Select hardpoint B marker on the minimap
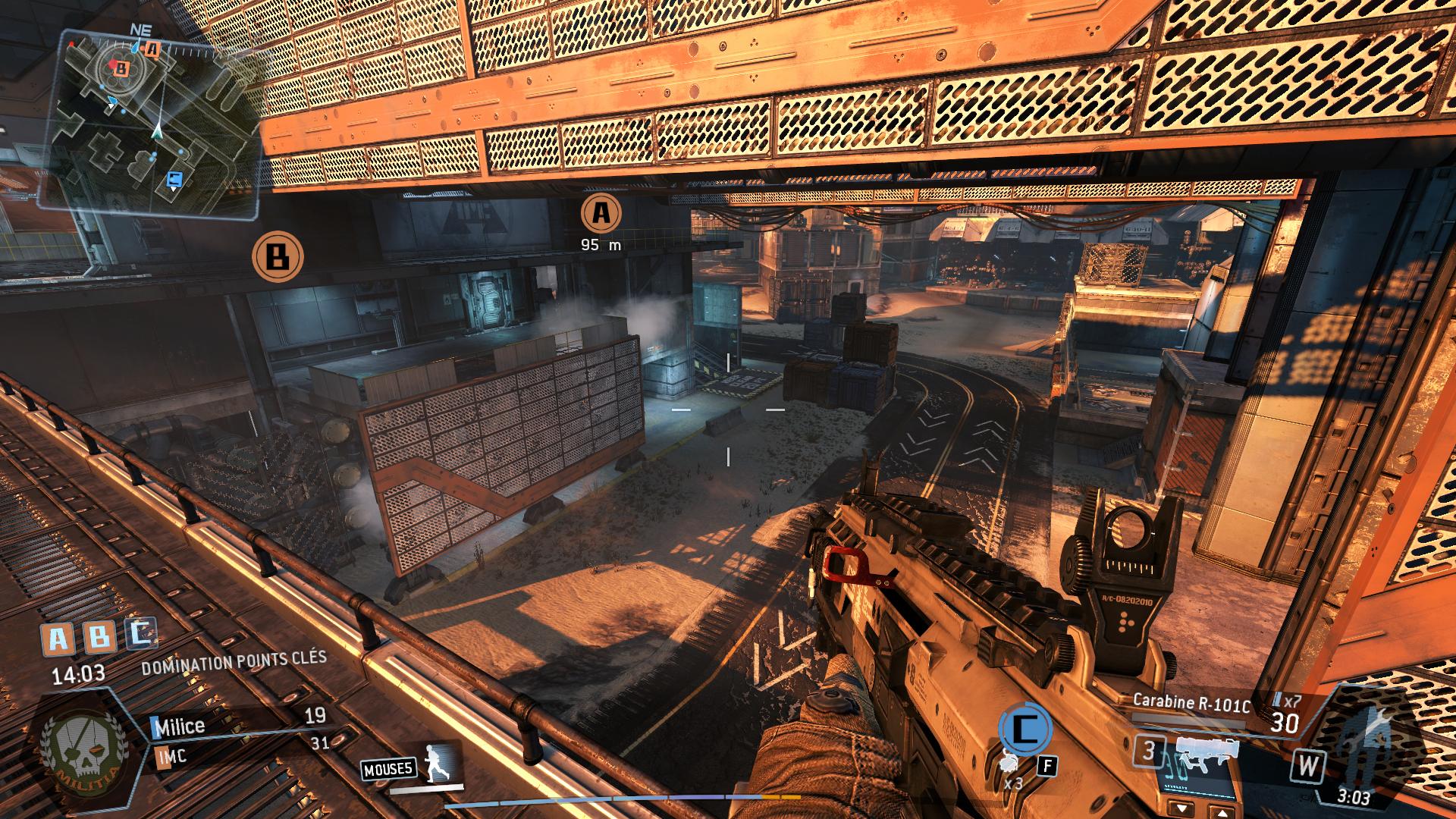The height and width of the screenshot is (819, 1456). [120, 68]
